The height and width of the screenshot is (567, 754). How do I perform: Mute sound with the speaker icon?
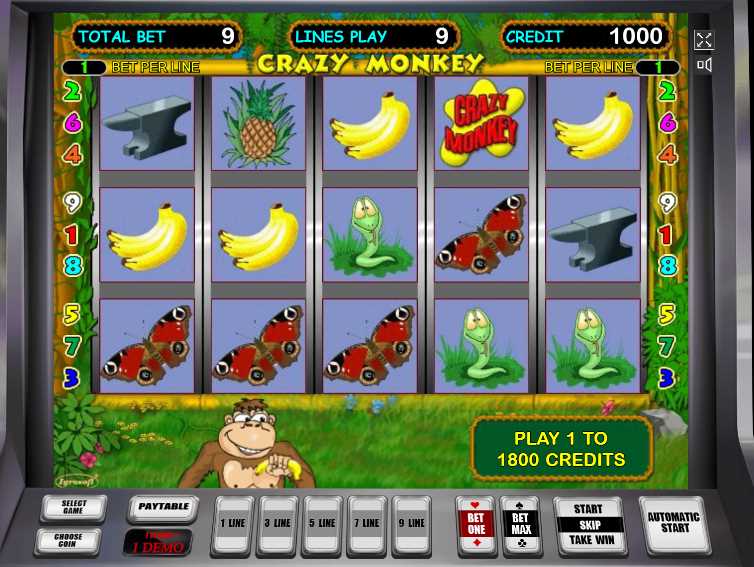(704, 66)
